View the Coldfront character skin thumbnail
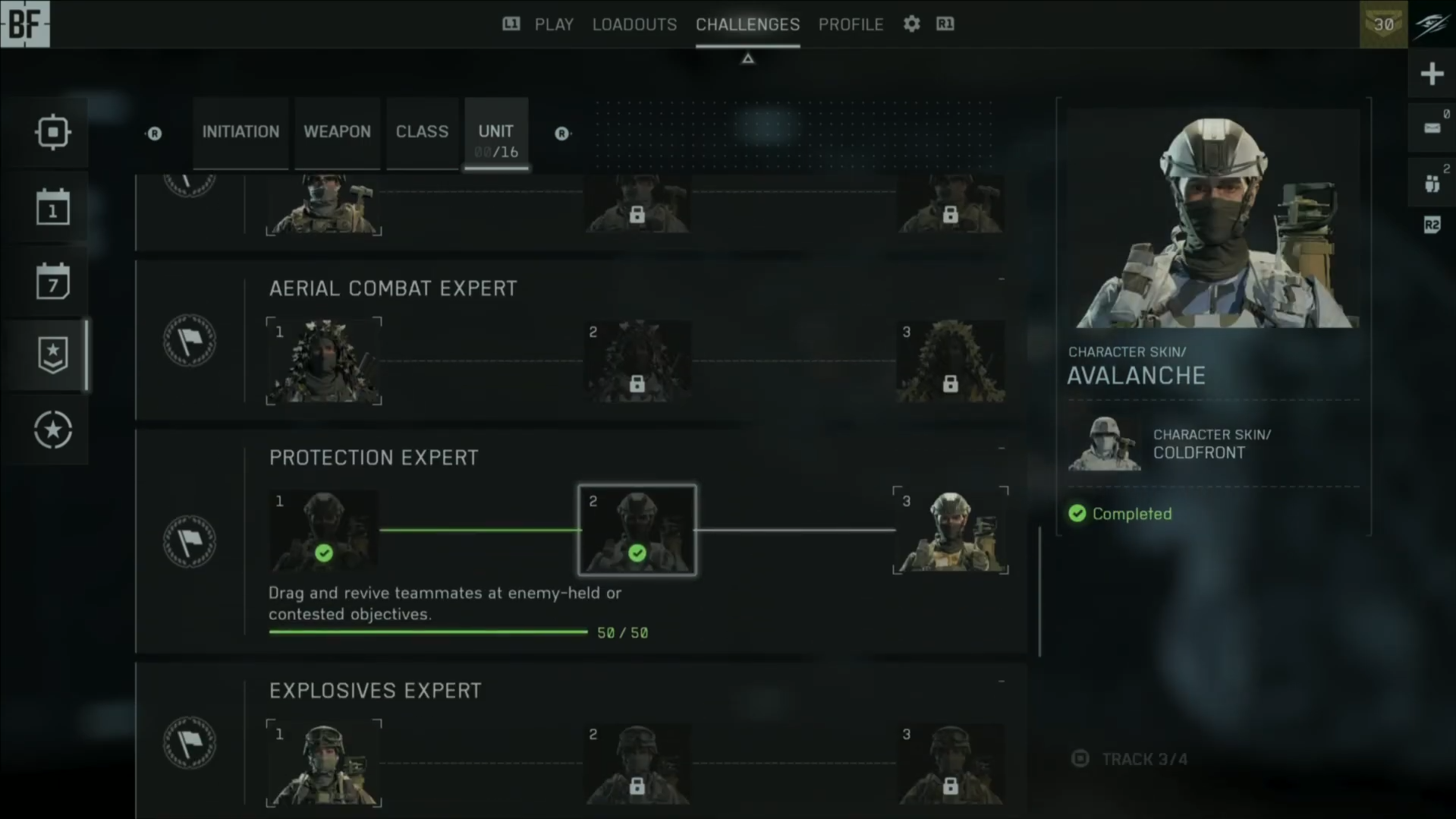1456x819 pixels. 1105,443
